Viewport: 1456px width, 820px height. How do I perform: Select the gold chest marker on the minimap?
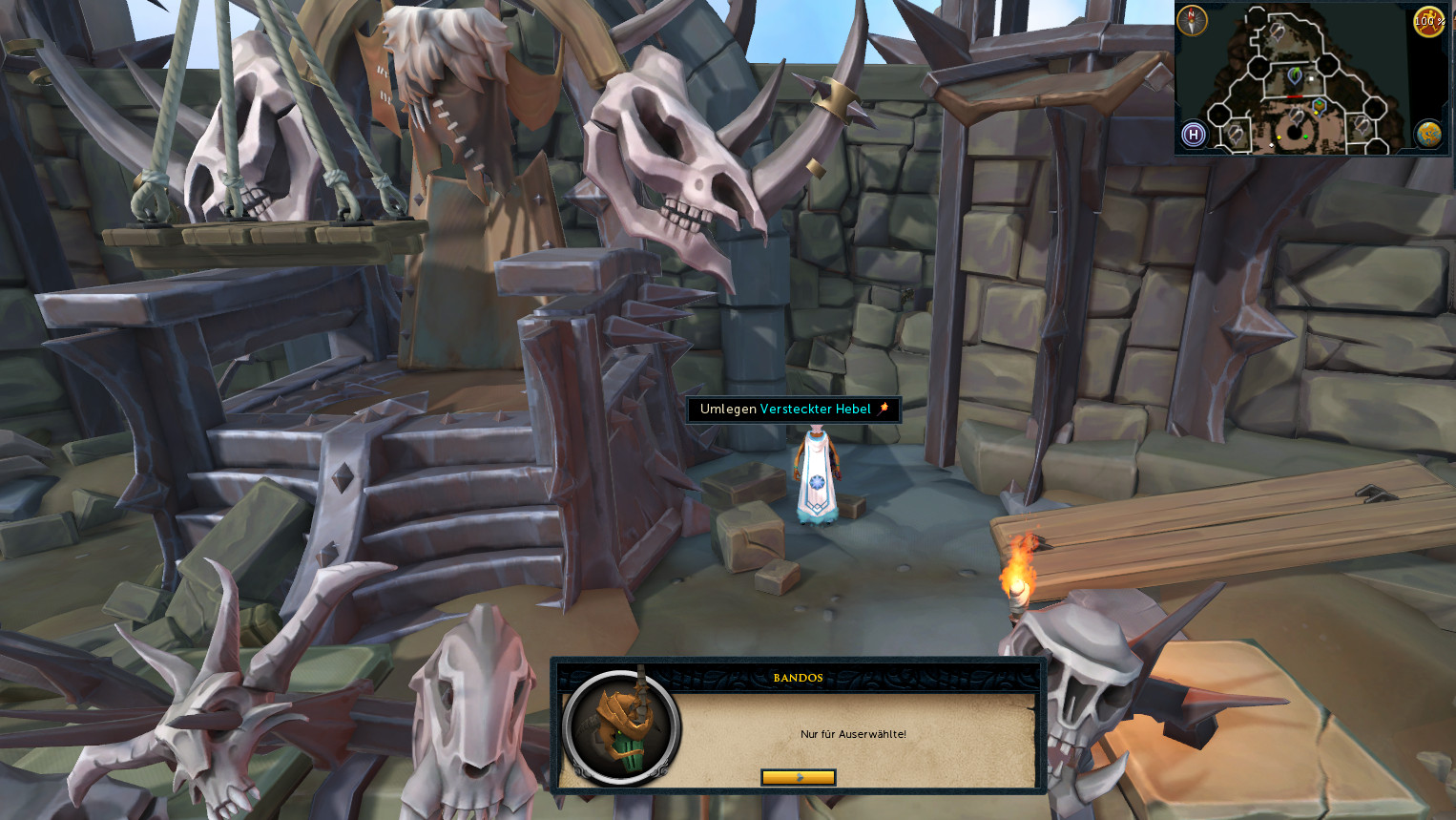tap(1319, 105)
